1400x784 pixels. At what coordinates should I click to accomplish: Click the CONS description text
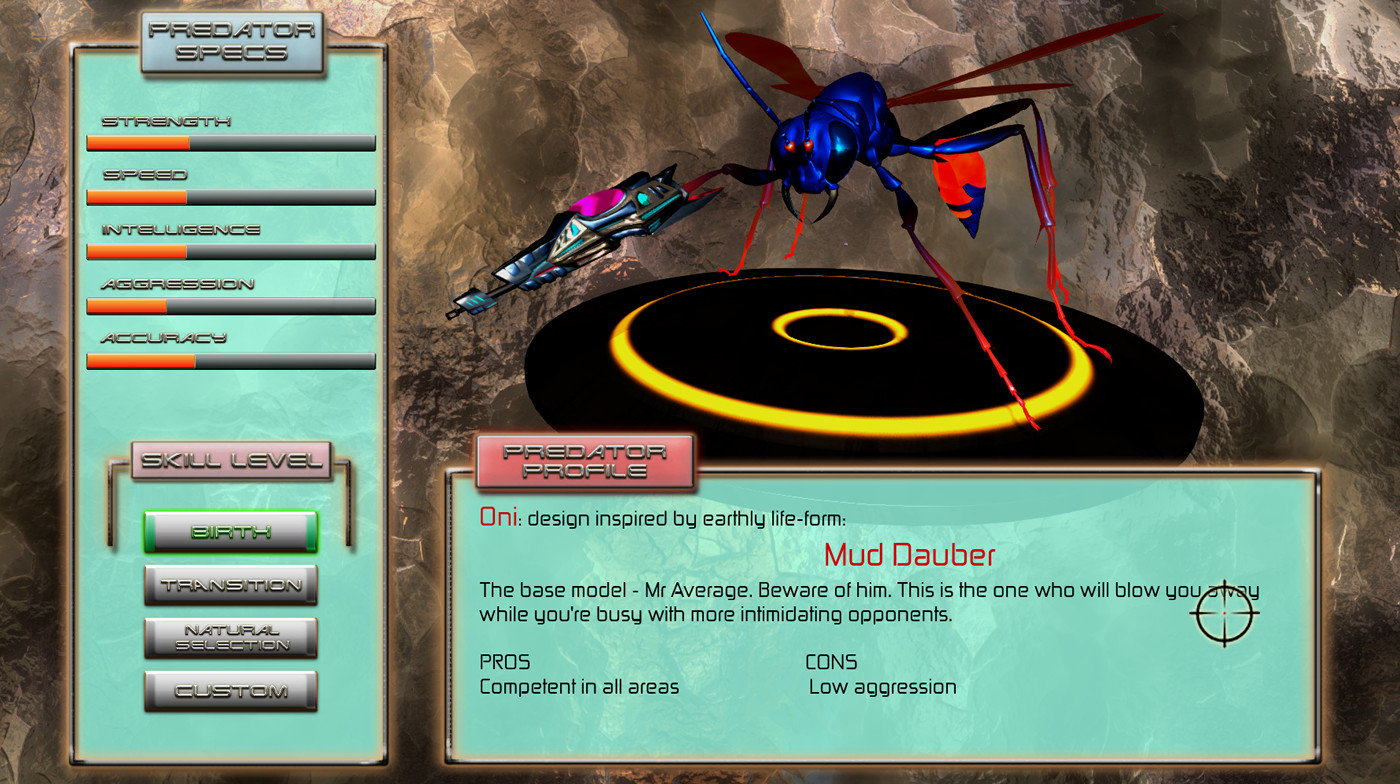(882, 687)
